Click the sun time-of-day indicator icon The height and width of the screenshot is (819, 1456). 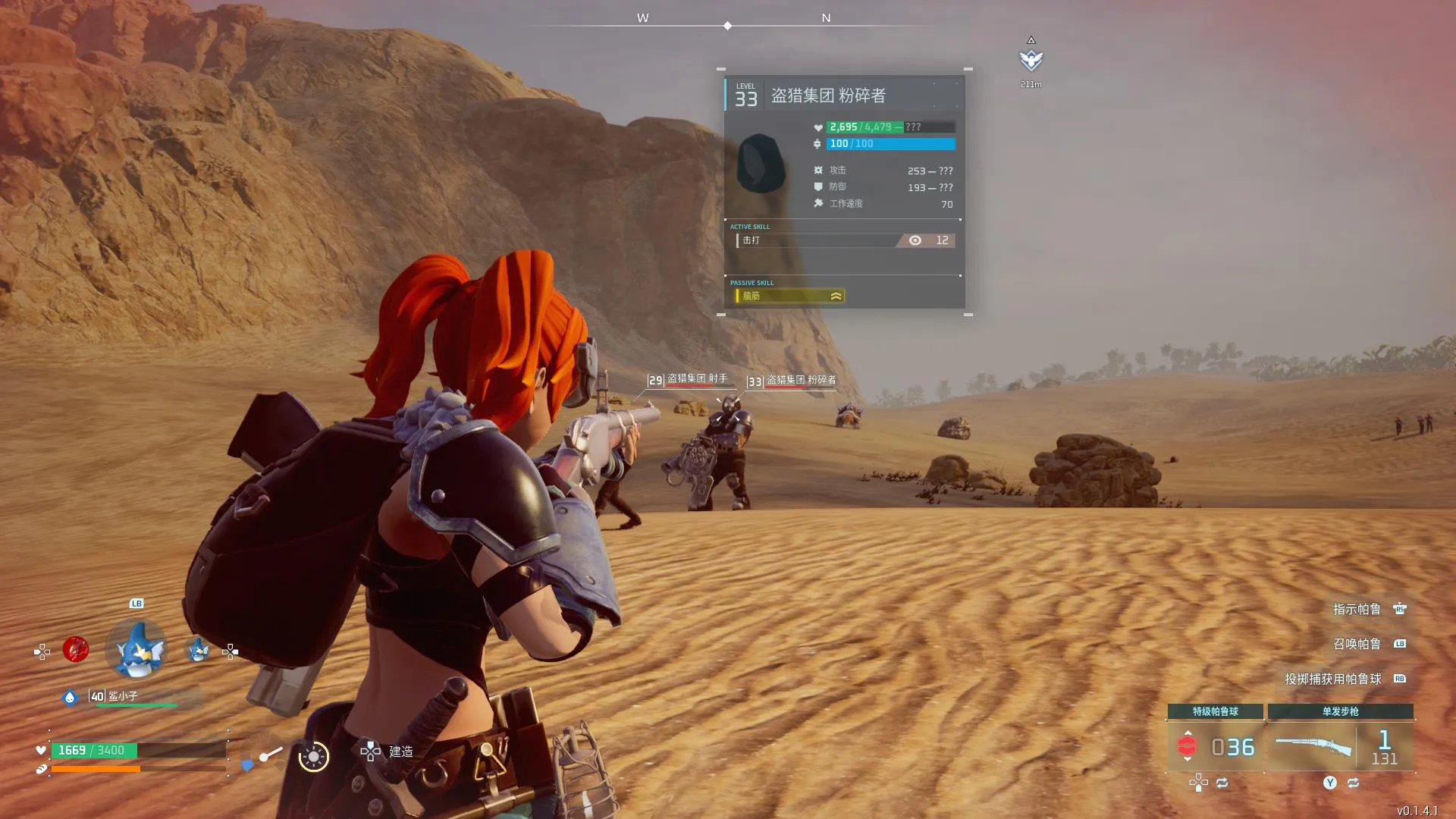[x=313, y=756]
